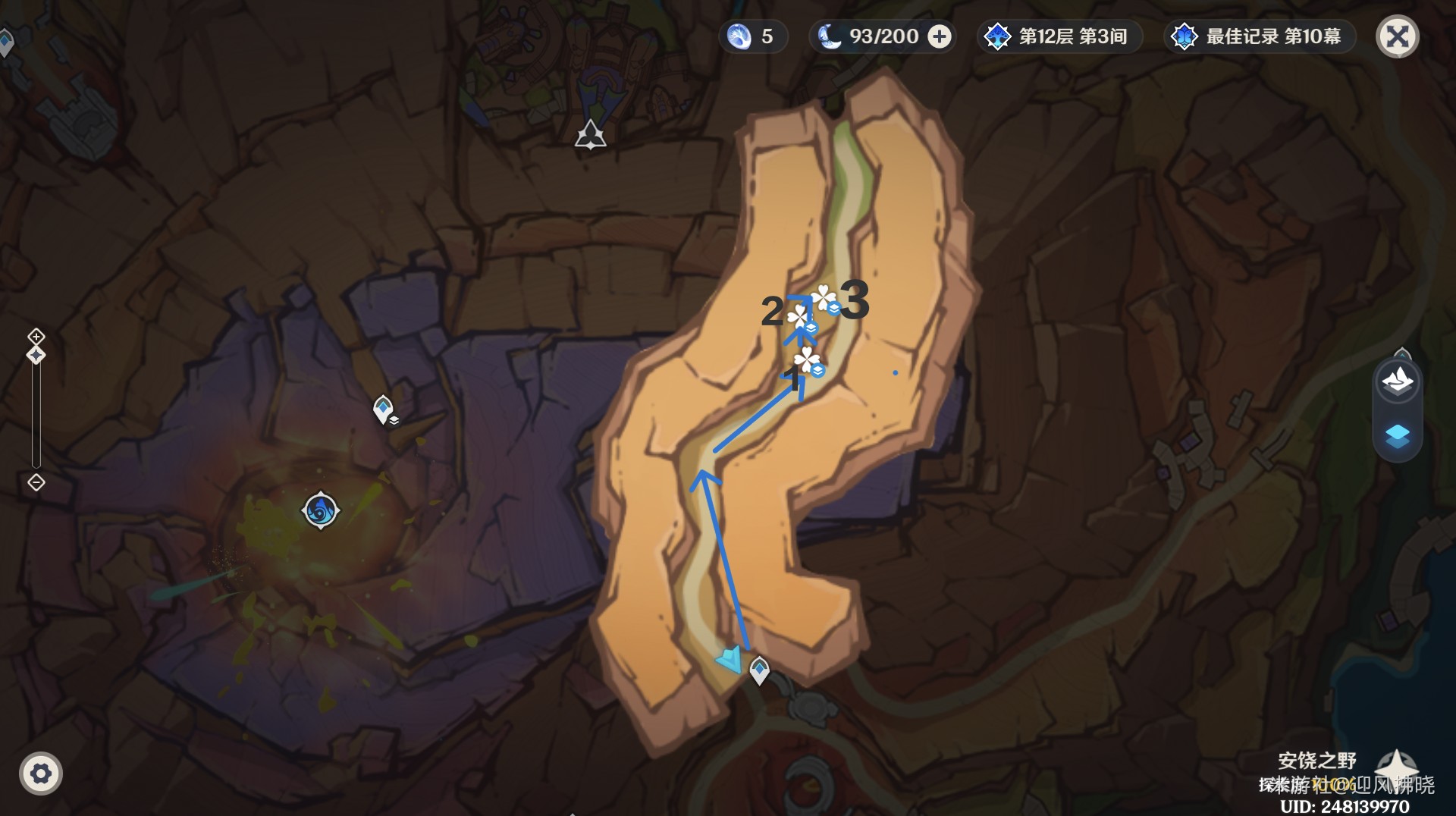This screenshot has width=1456, height=816.
Task: Open the 最佳记录 第10幕 record
Action: (x=1259, y=36)
